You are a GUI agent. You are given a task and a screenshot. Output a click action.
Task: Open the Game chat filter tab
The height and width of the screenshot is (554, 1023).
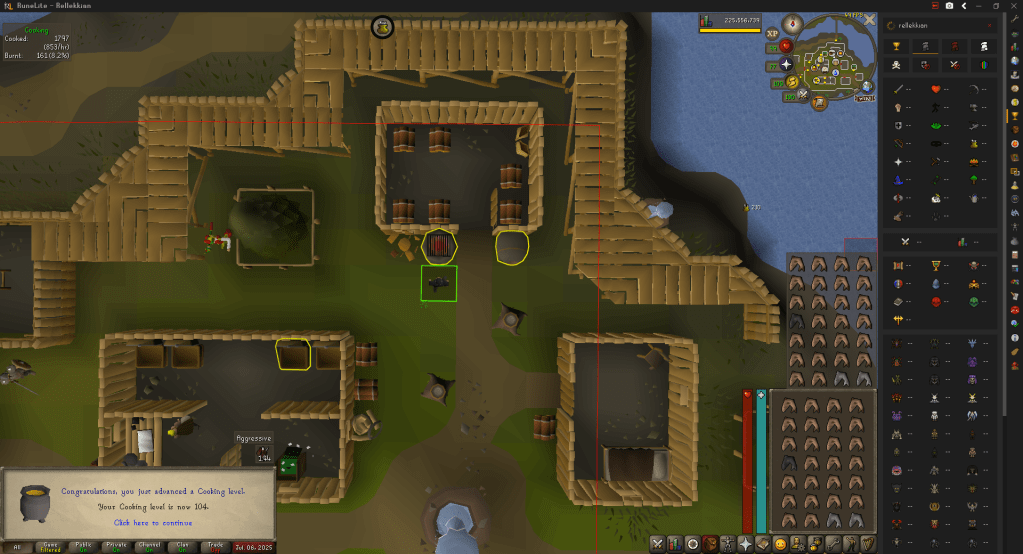click(x=49, y=546)
